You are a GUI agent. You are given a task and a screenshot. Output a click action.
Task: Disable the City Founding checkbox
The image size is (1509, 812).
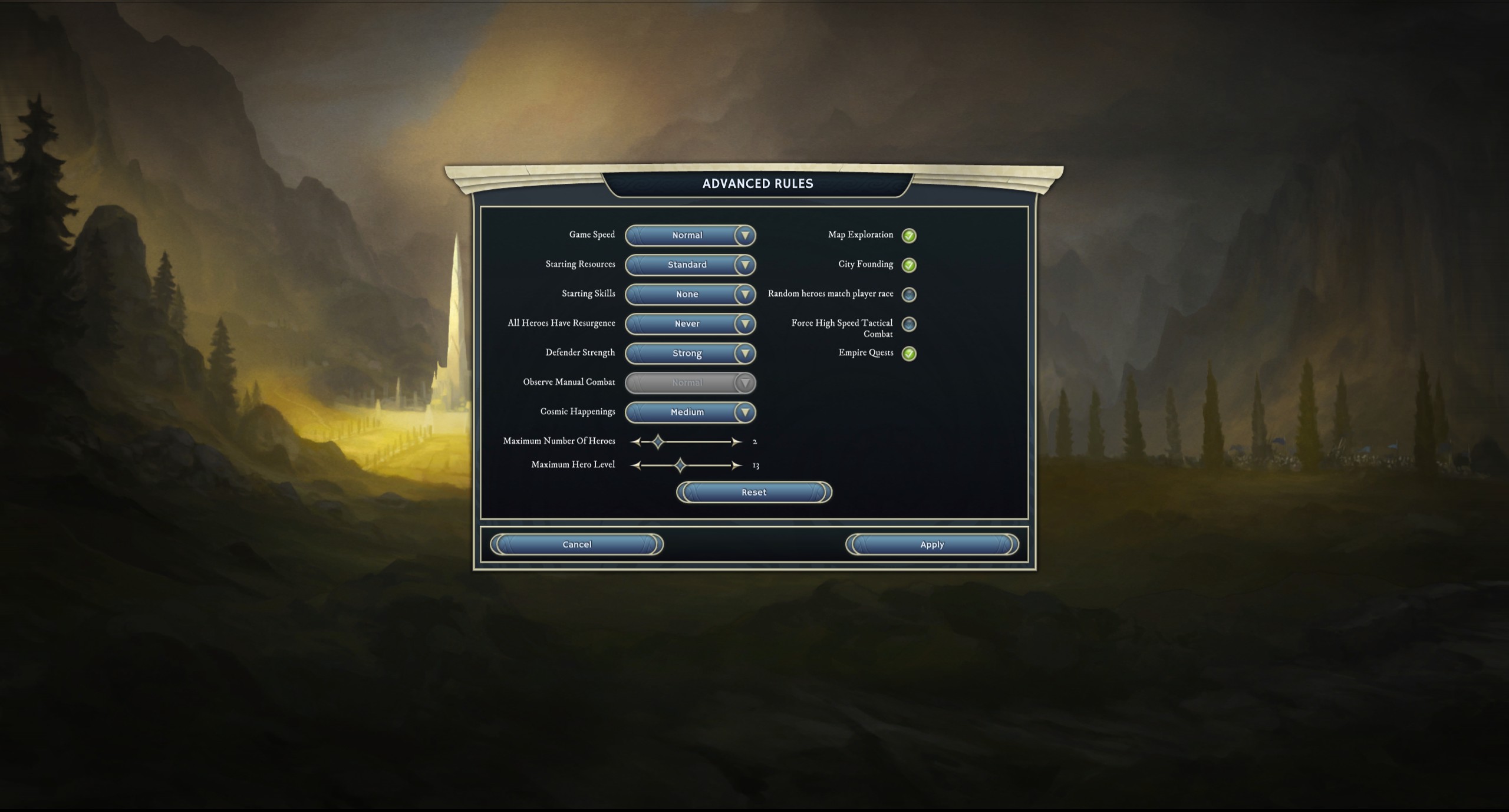click(x=909, y=265)
